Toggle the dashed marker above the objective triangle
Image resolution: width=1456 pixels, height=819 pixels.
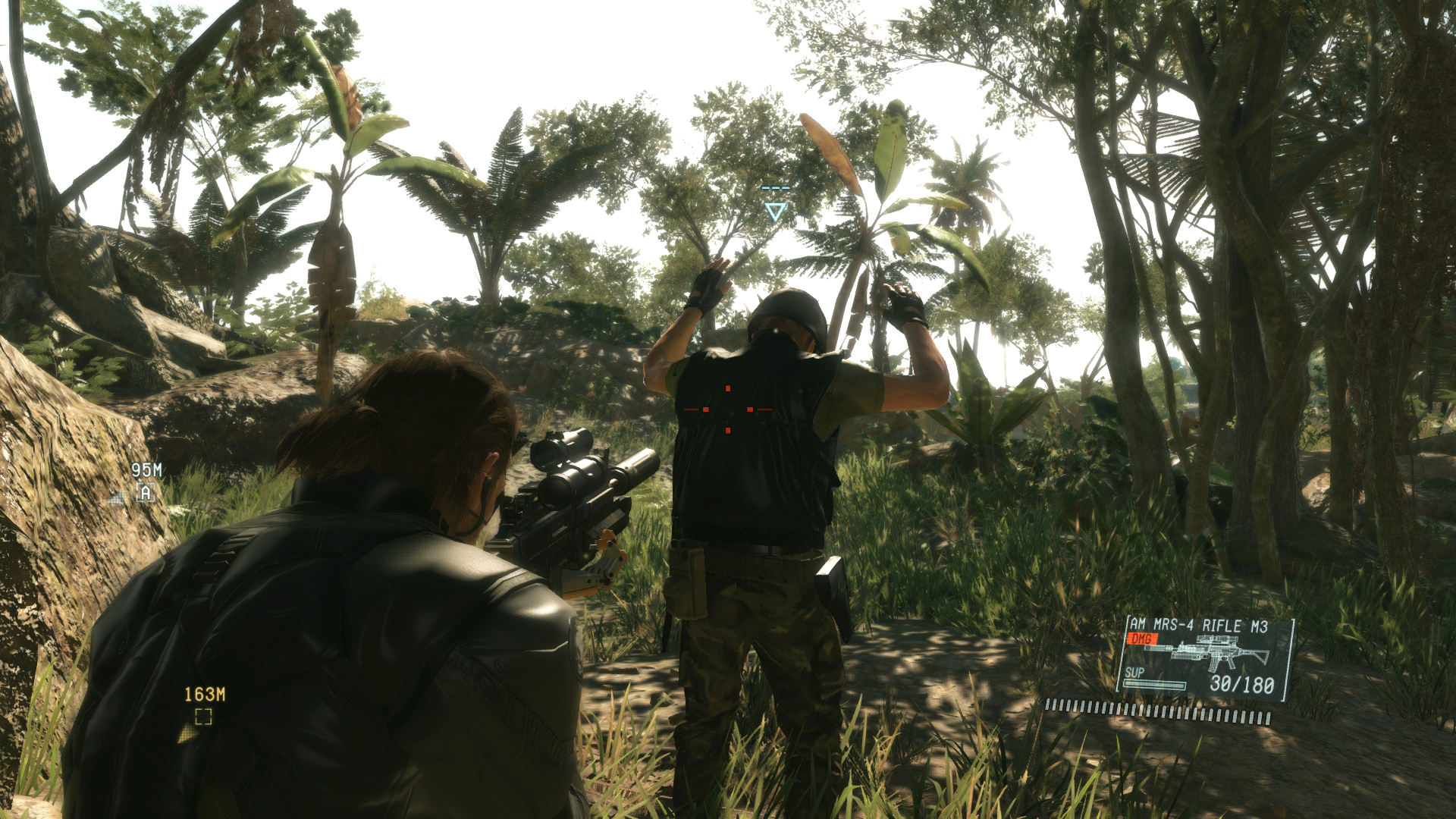[776, 188]
